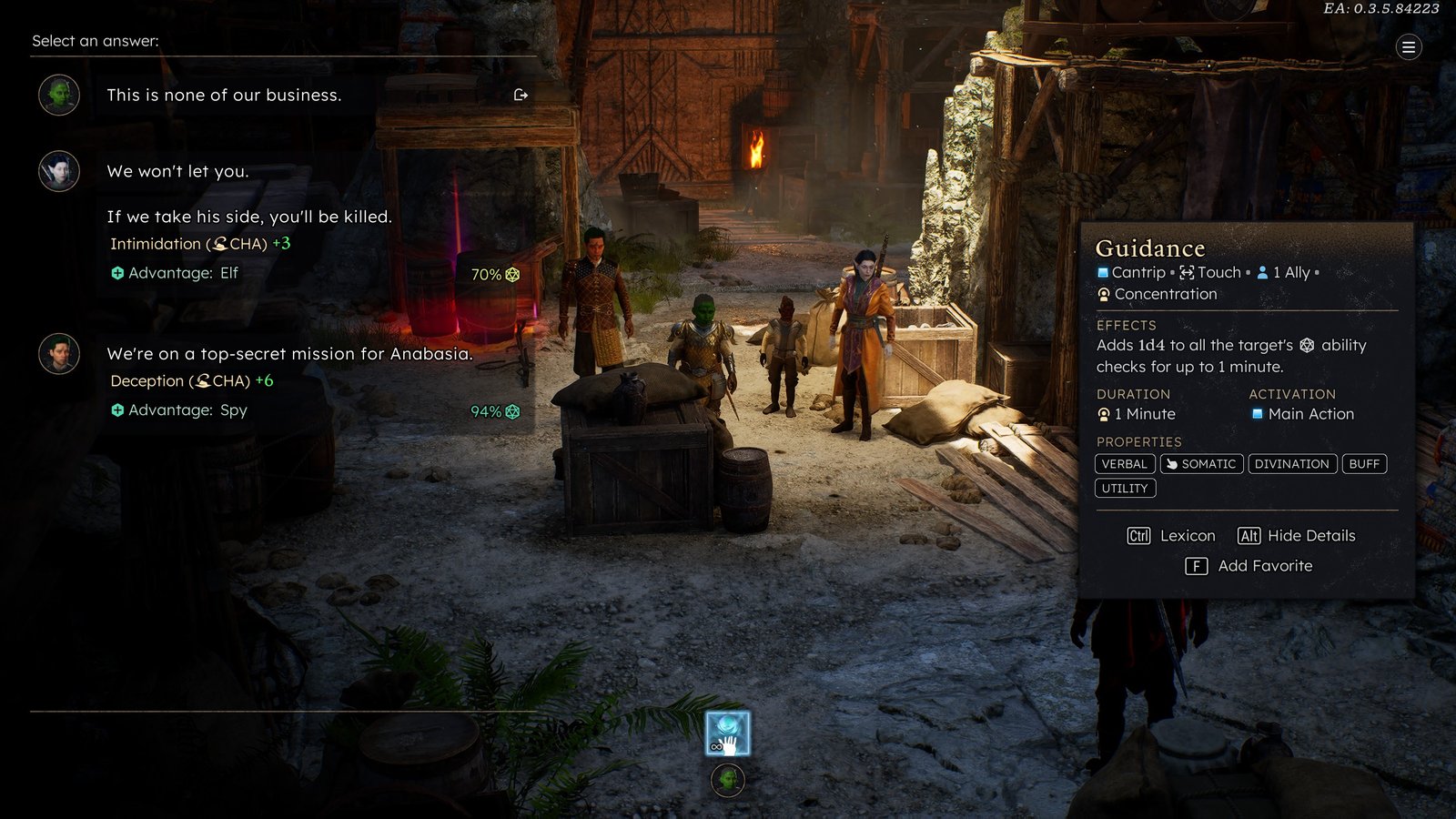Viewport: 1456px width, 819px height.
Task: Choose the Deception top-secret mission reply
Action: coord(289,354)
